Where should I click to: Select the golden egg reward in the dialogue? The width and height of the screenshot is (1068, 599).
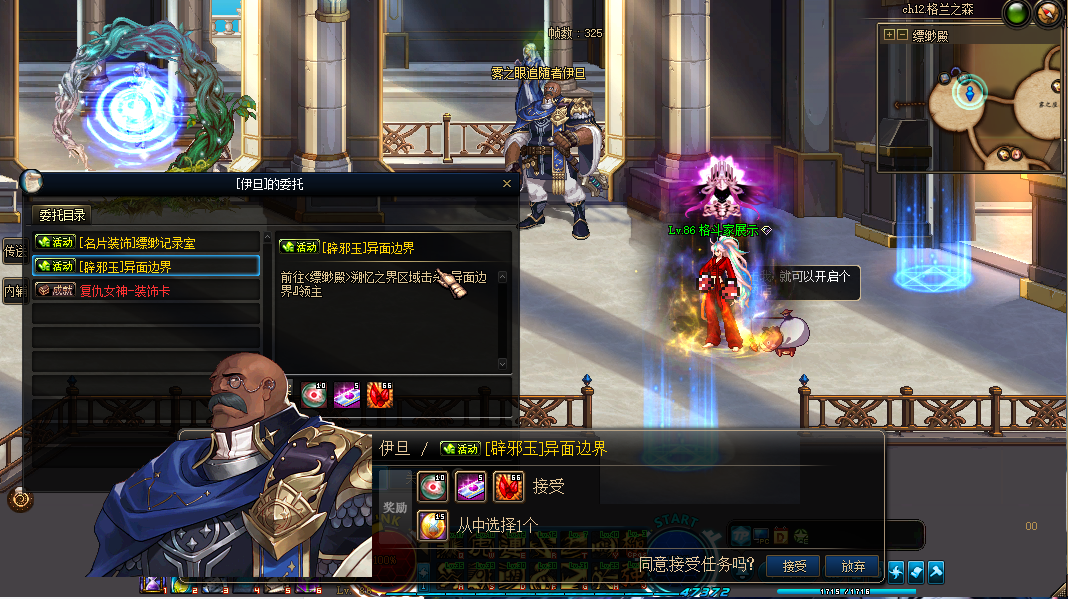[x=433, y=525]
